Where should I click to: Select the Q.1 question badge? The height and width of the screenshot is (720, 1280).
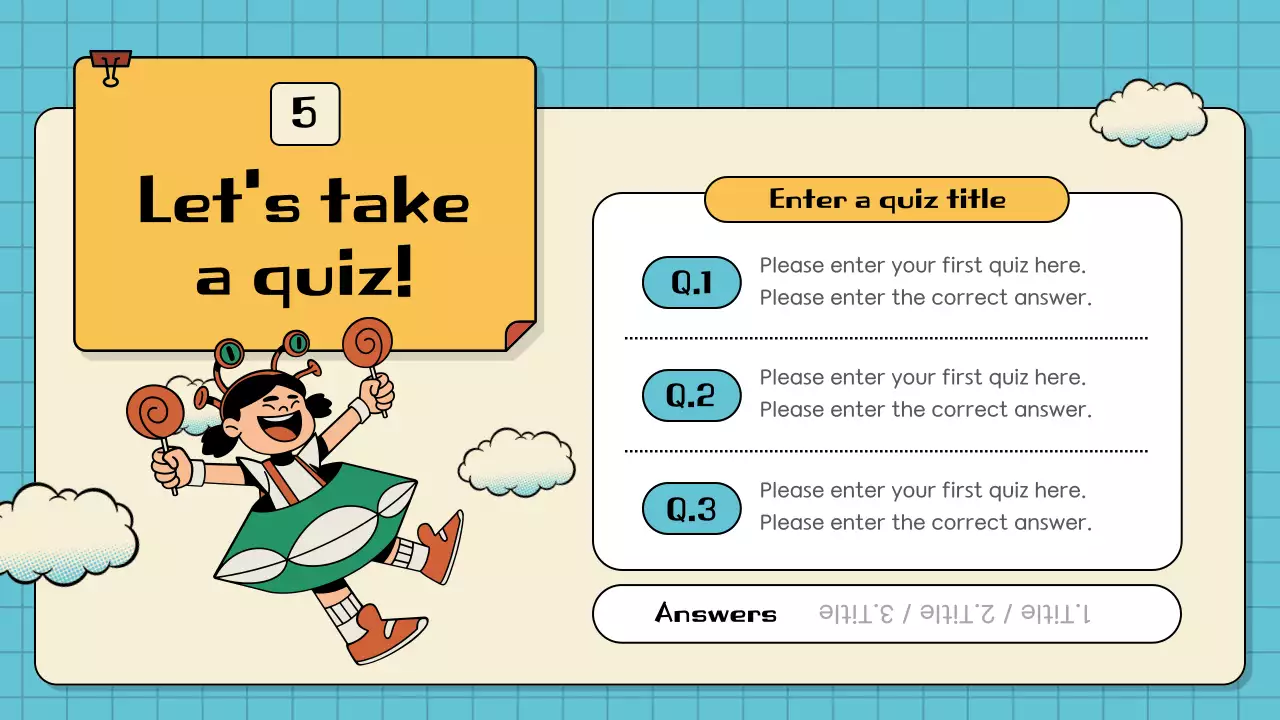tap(691, 283)
